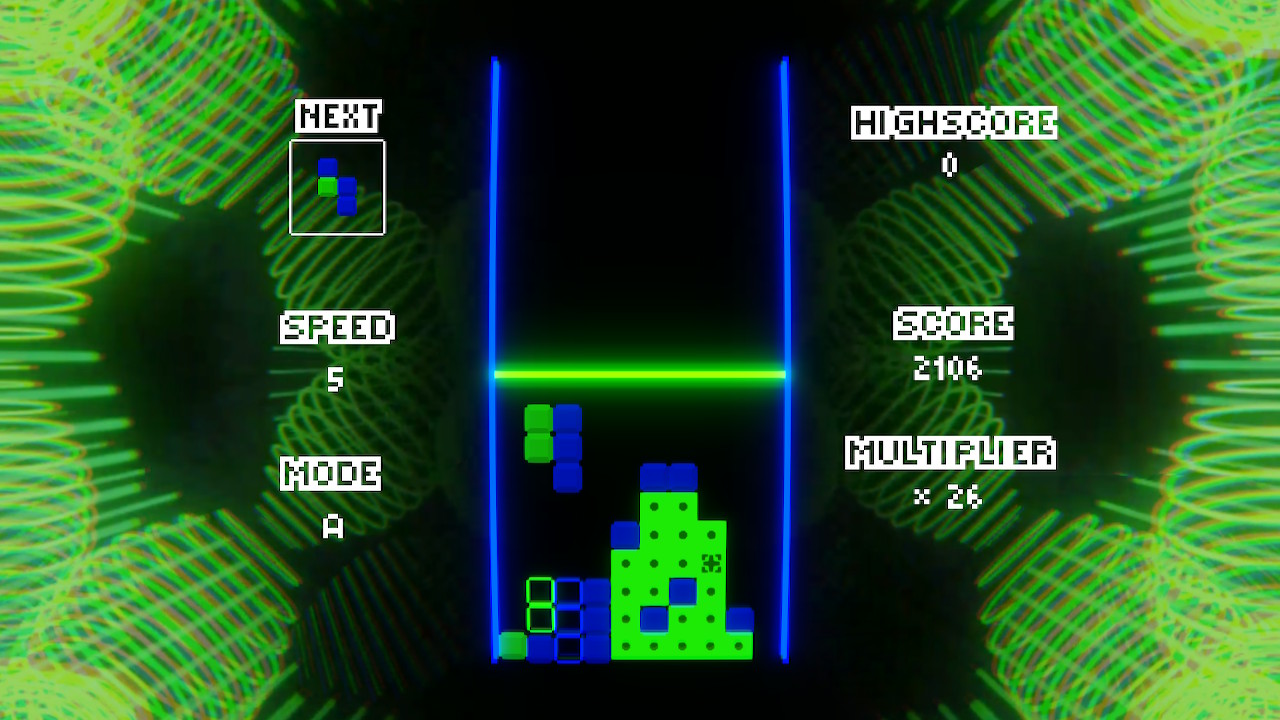Switch to the SCORE panel
This screenshot has height=720, width=1280.
[953, 324]
